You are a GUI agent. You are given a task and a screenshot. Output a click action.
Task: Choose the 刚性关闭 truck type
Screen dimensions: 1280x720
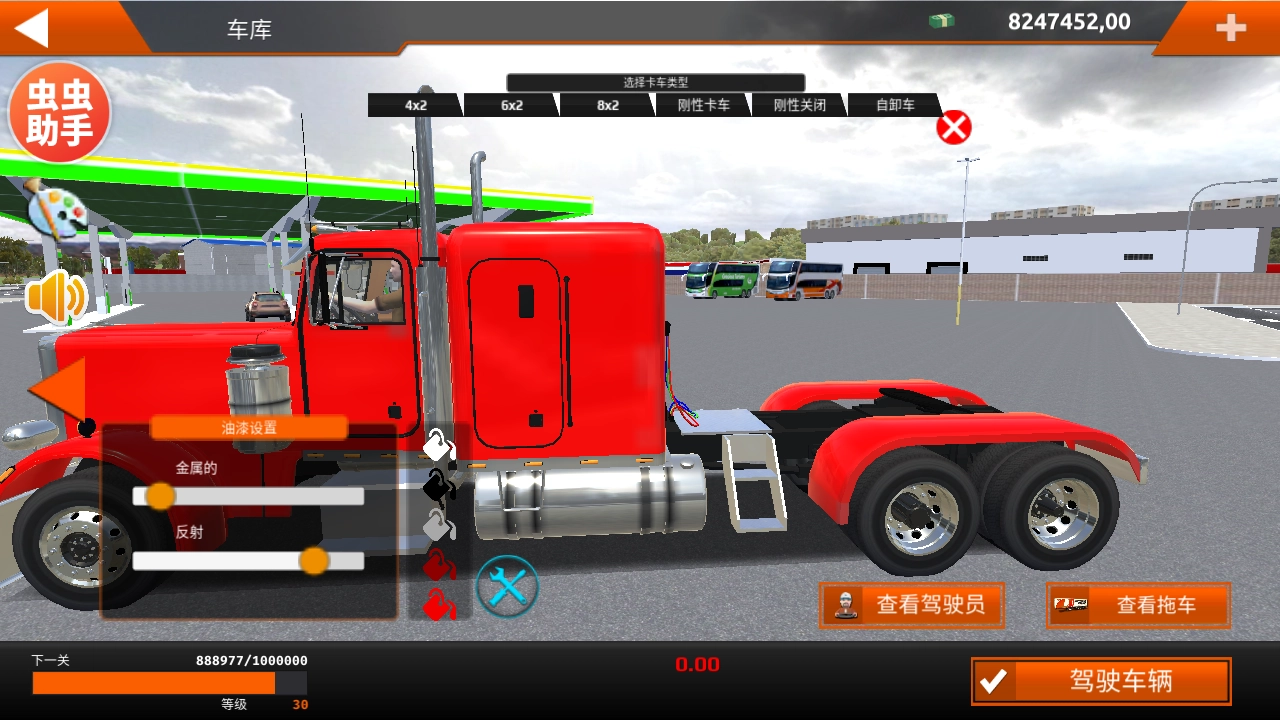[800, 105]
